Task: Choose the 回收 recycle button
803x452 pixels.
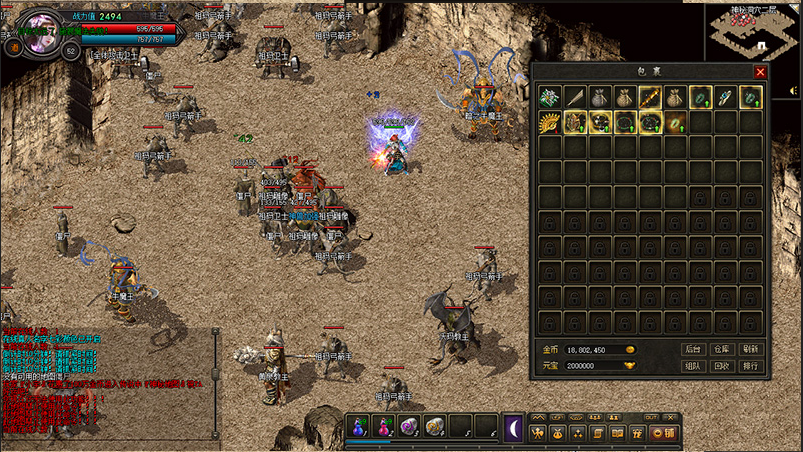Action: pos(722,366)
